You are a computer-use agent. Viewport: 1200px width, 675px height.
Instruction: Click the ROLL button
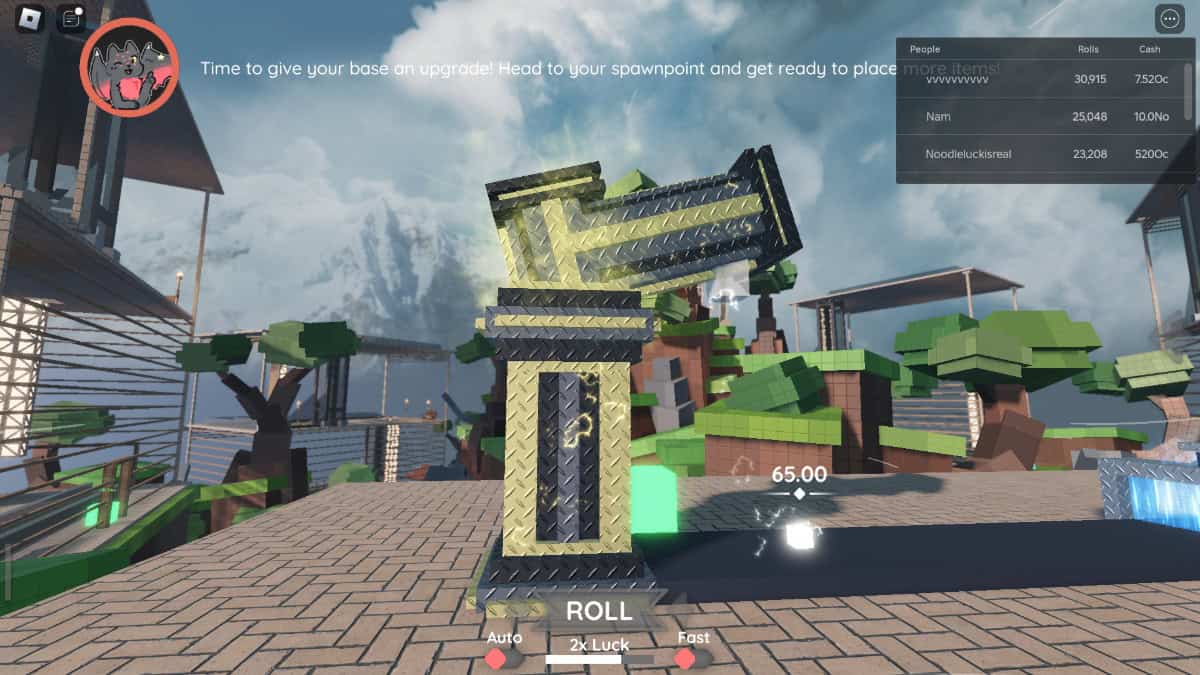click(x=599, y=611)
